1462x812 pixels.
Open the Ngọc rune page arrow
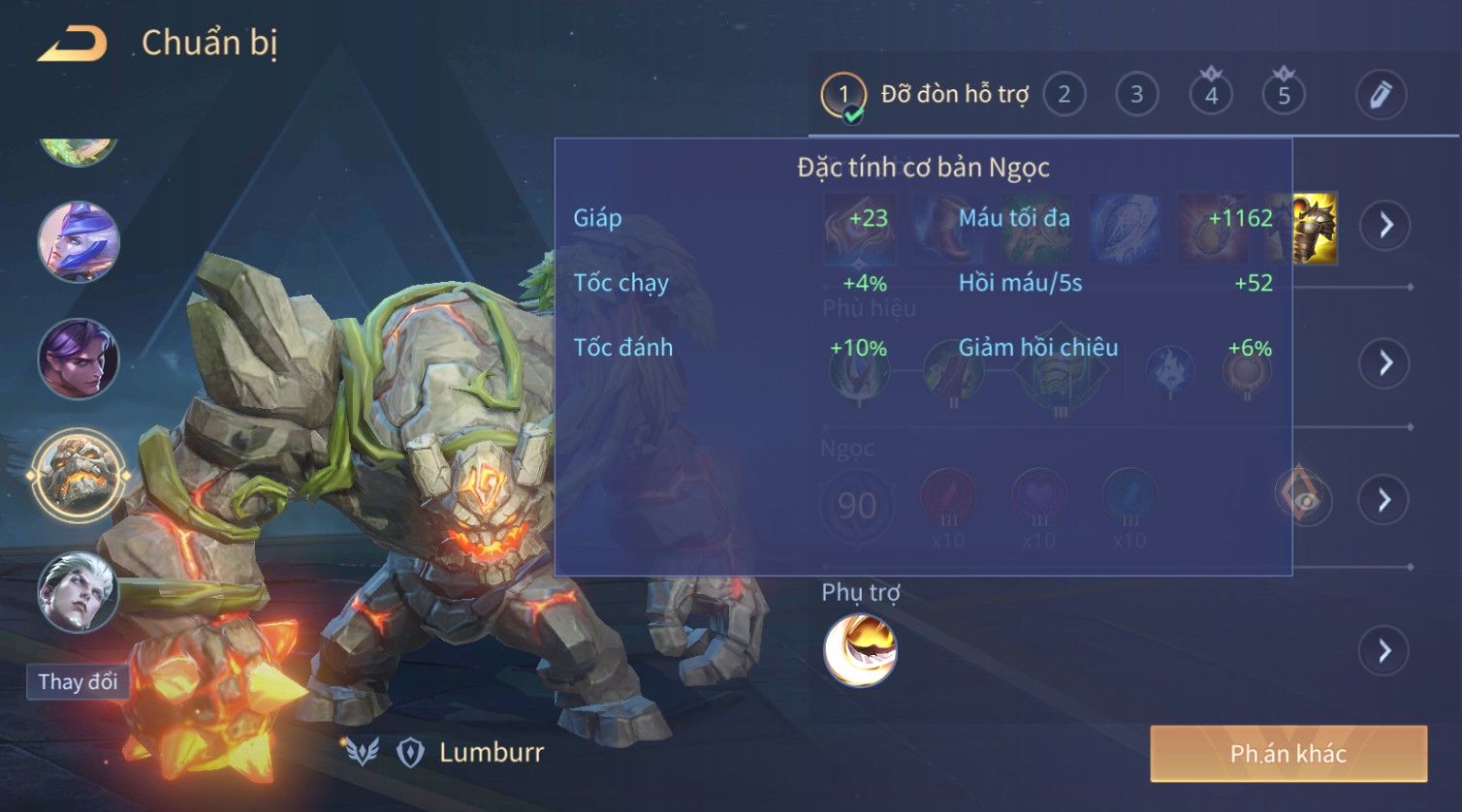(x=1385, y=500)
